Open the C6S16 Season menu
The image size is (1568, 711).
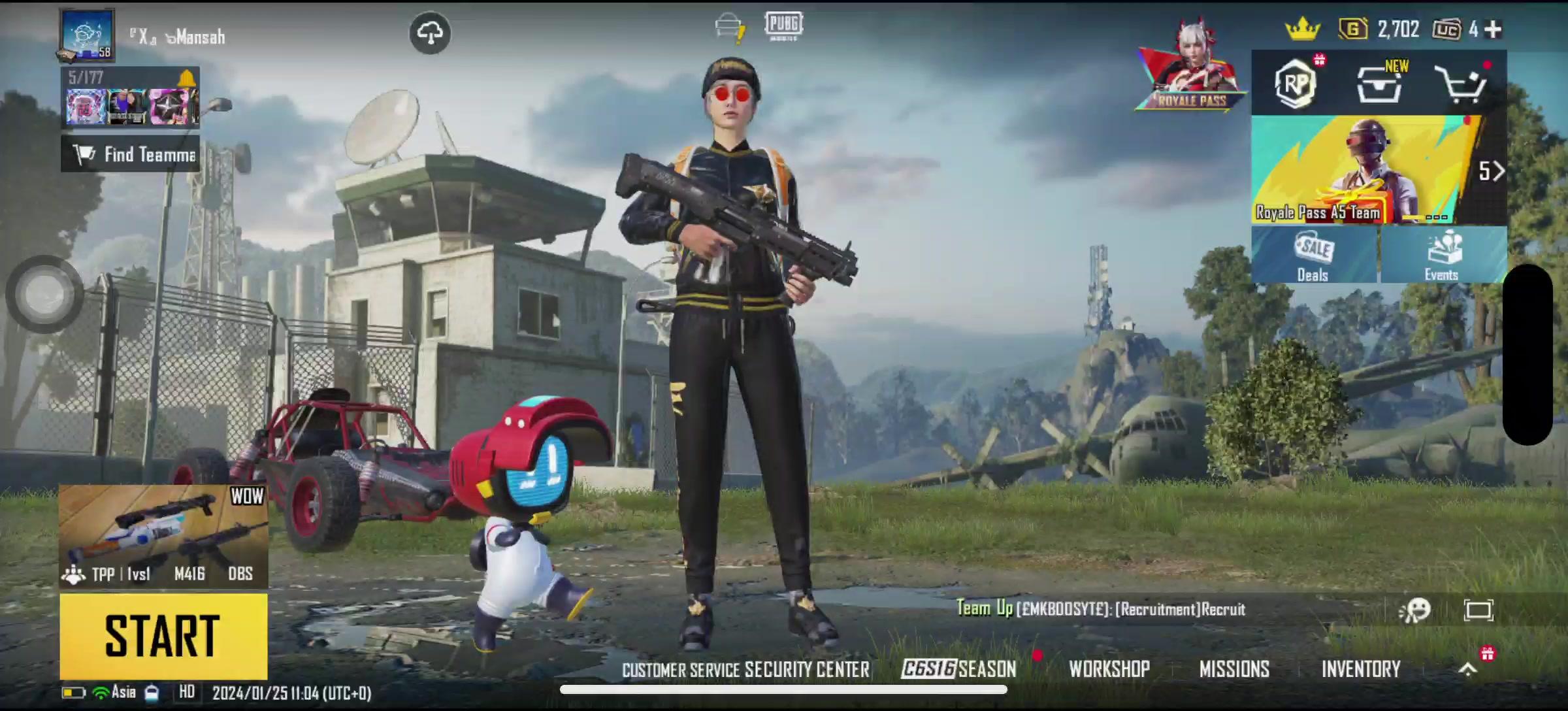pos(958,669)
